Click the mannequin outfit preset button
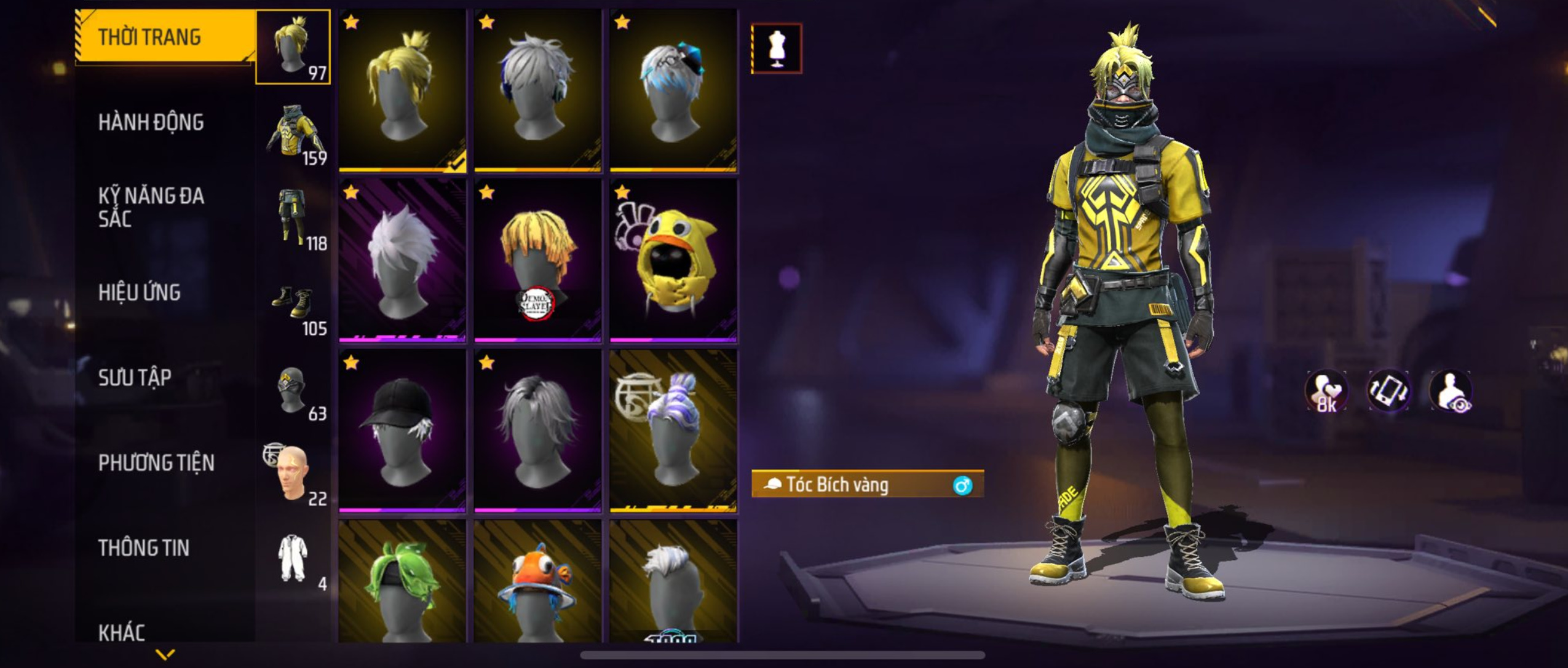 click(777, 49)
